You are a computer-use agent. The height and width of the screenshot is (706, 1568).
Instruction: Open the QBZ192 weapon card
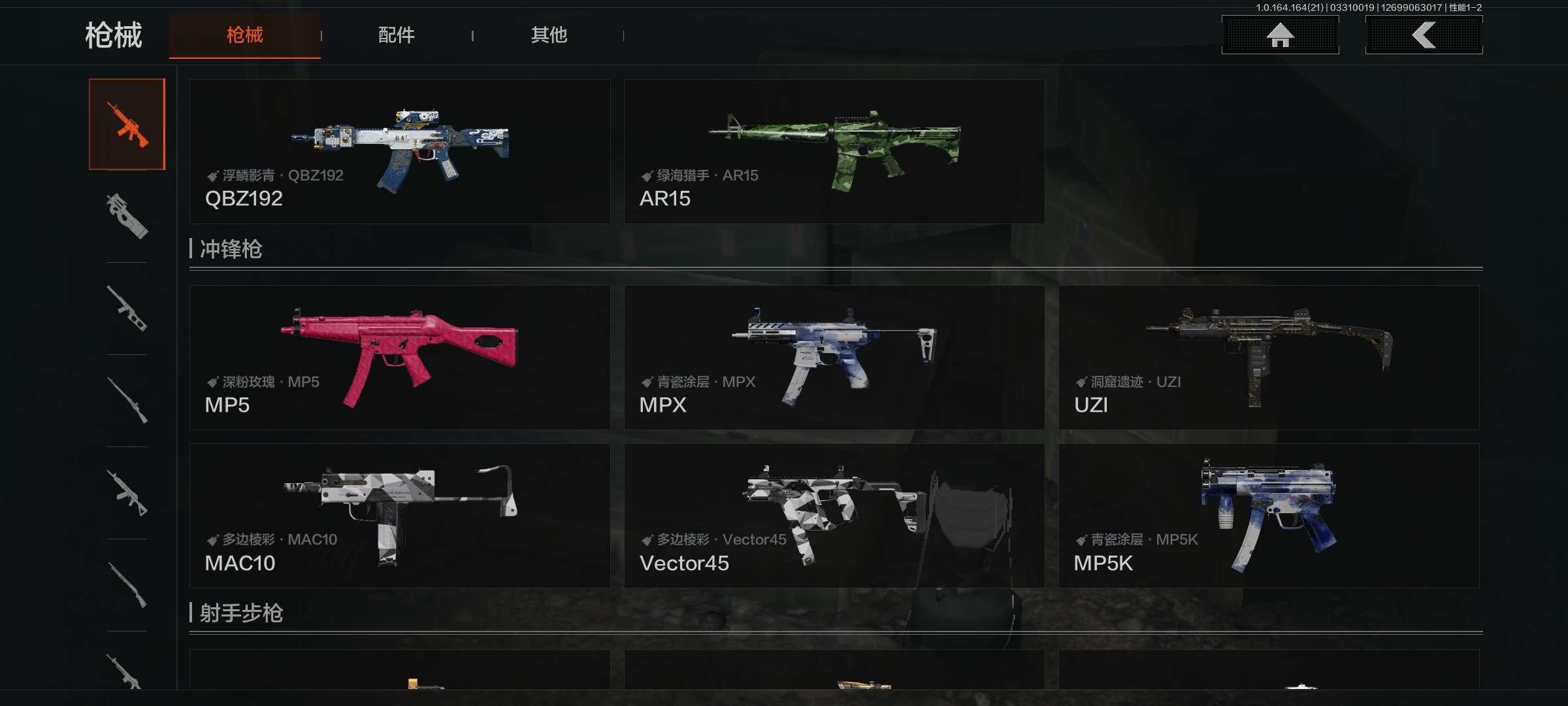click(400, 152)
